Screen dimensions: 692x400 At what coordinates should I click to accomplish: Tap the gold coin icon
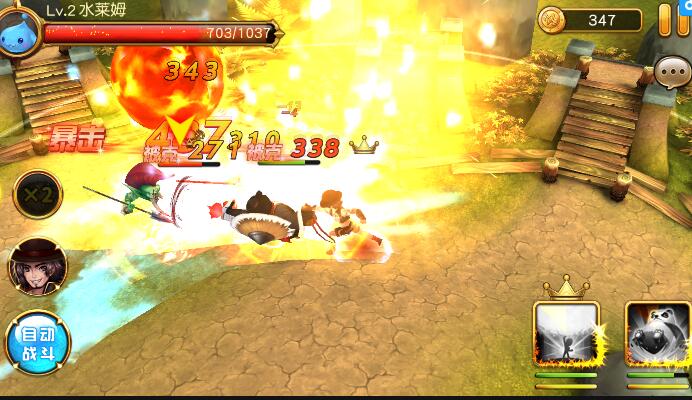[x=552, y=19]
